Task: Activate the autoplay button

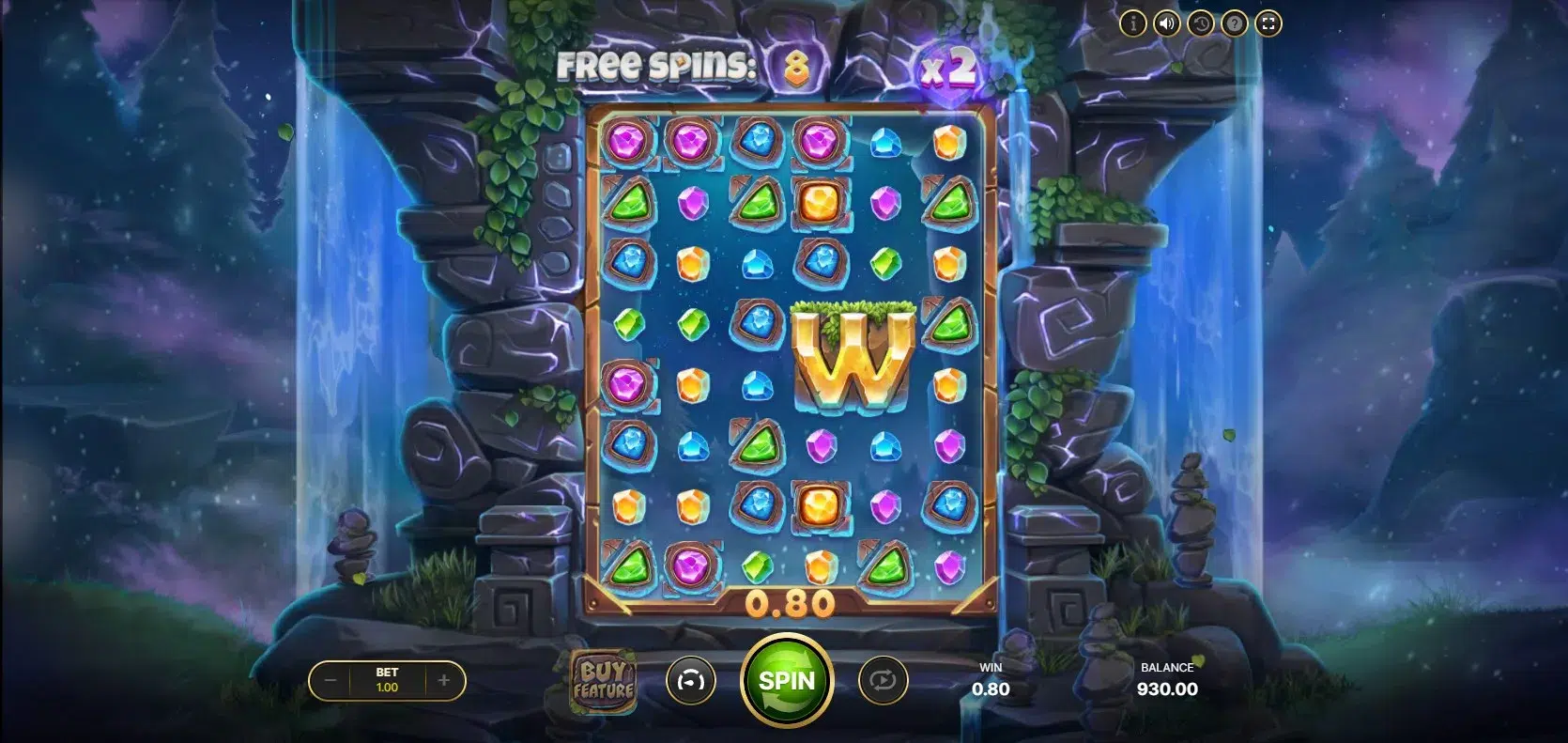Action: click(x=883, y=680)
